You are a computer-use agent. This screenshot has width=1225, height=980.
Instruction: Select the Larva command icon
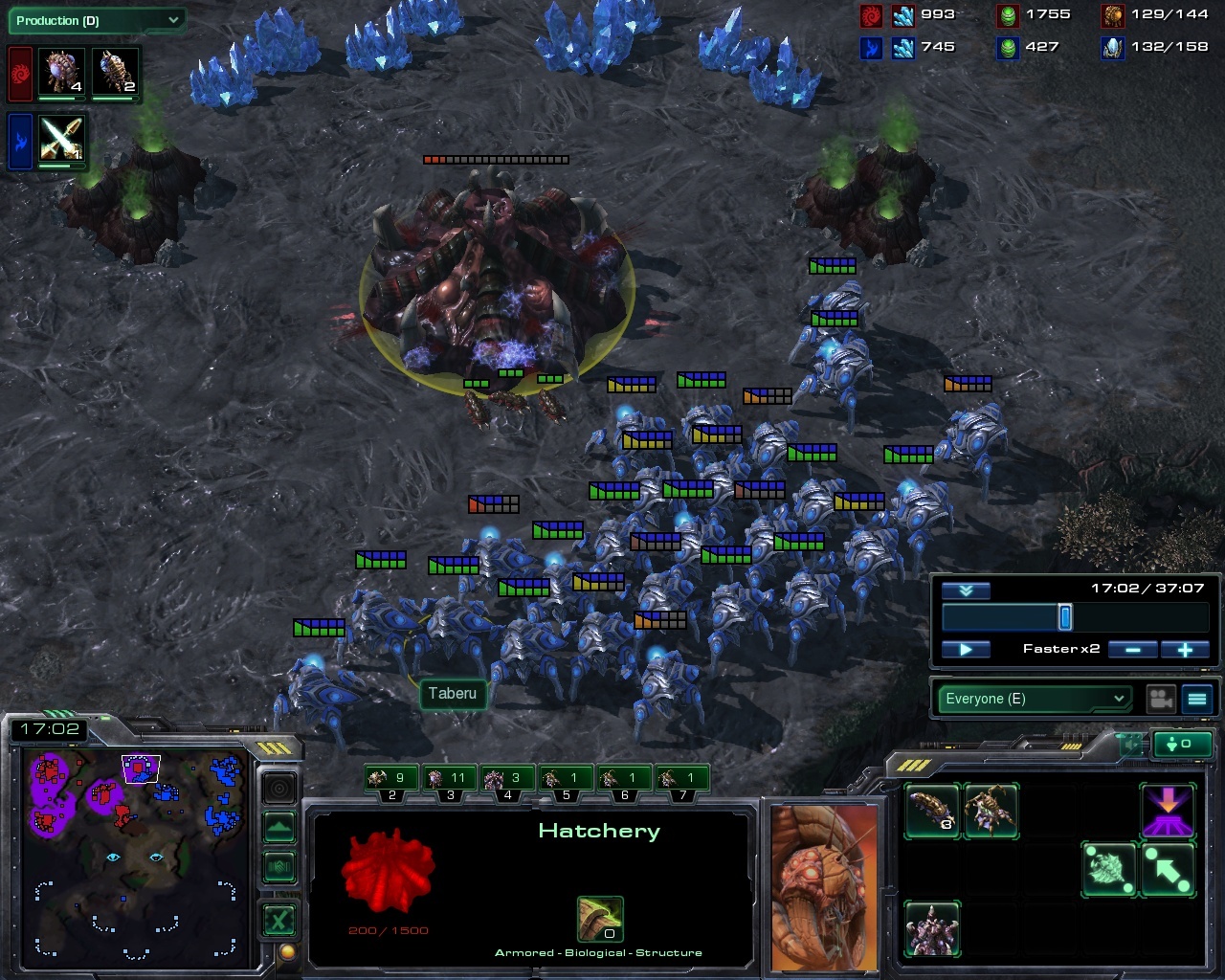coord(932,812)
